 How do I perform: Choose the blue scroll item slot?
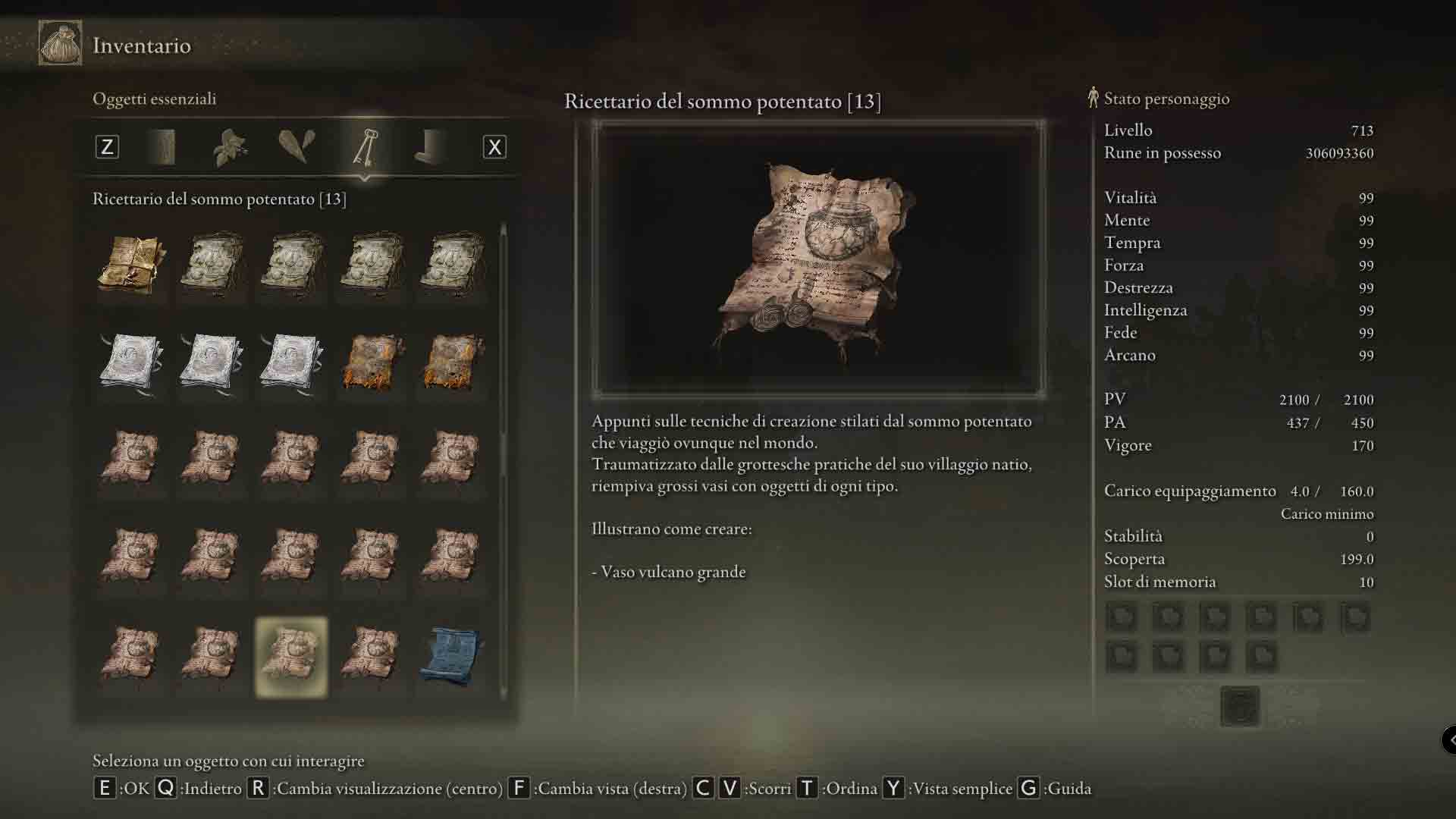click(451, 655)
